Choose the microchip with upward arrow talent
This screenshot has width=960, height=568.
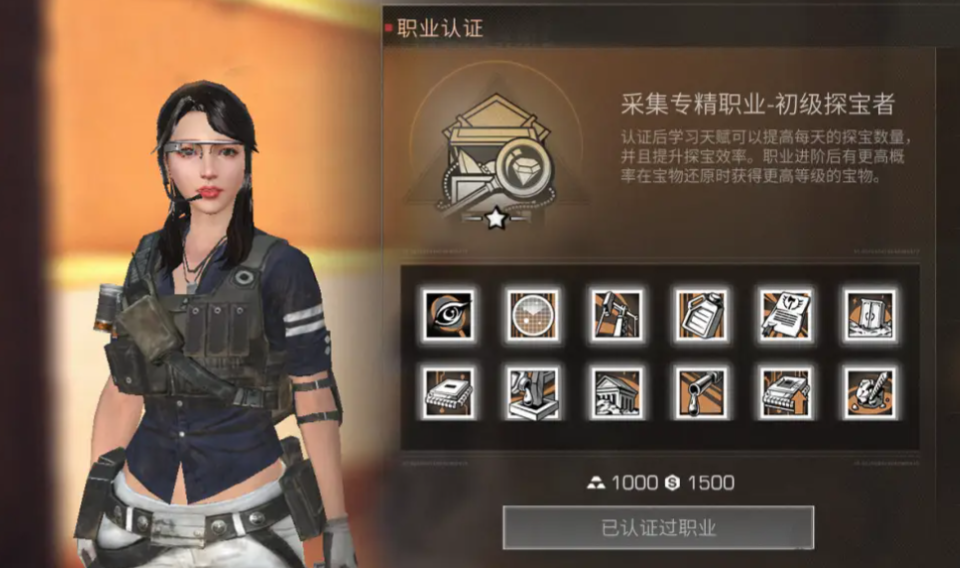[x=785, y=390]
